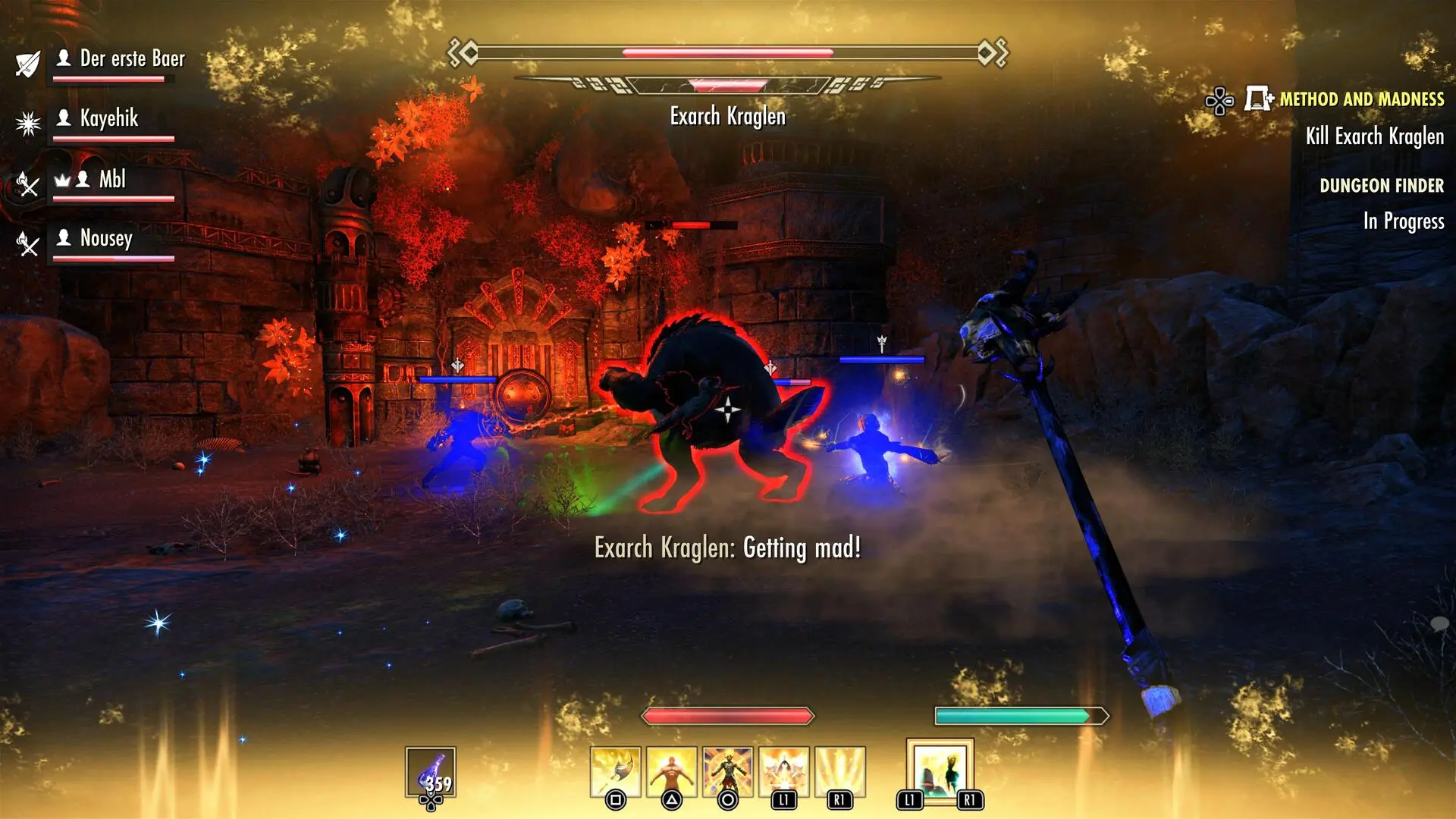Cast the radiant armored warrior skill
The height and width of the screenshot is (819, 1456).
728,772
